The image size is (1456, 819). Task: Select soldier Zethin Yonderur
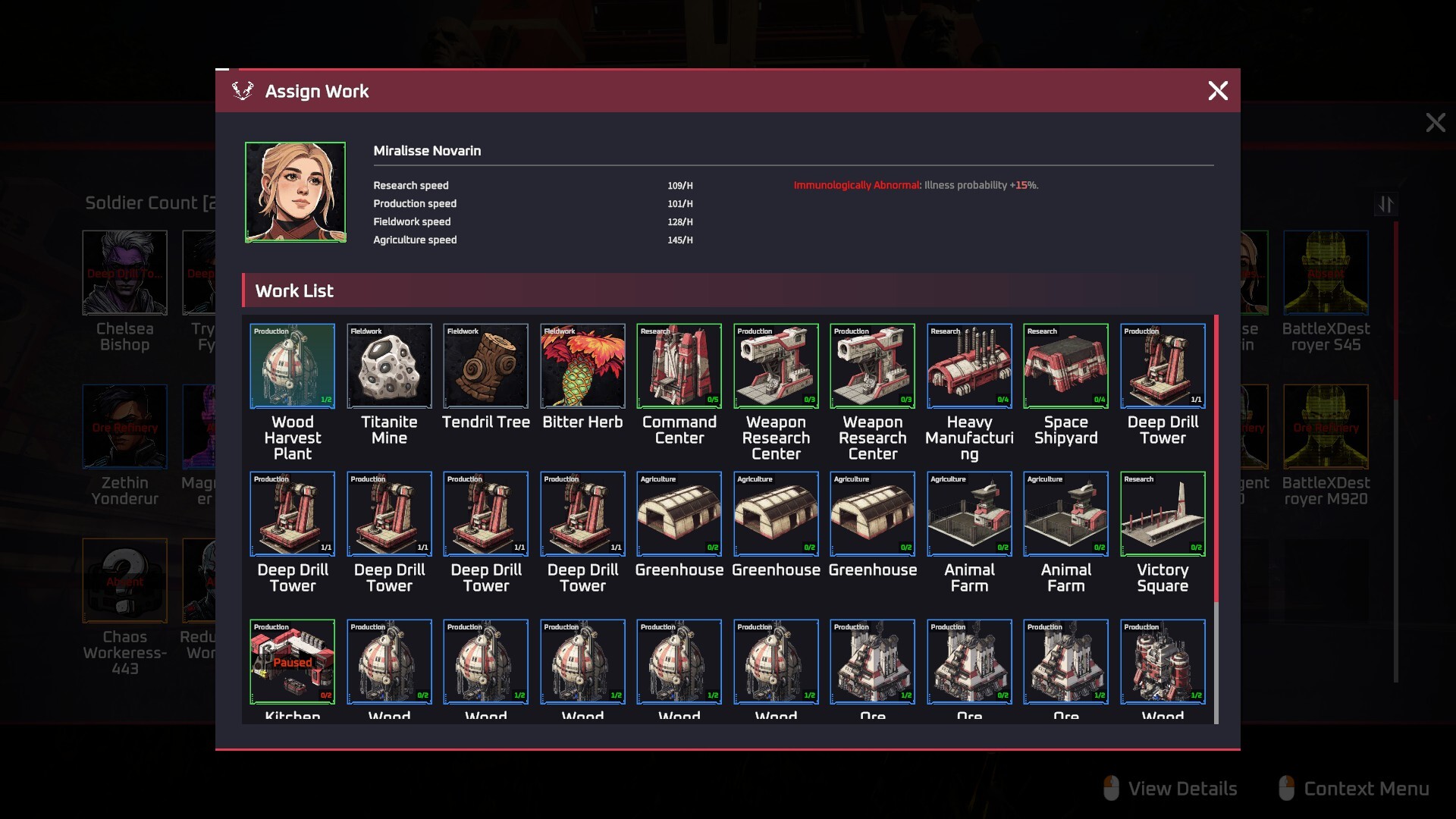click(x=124, y=427)
